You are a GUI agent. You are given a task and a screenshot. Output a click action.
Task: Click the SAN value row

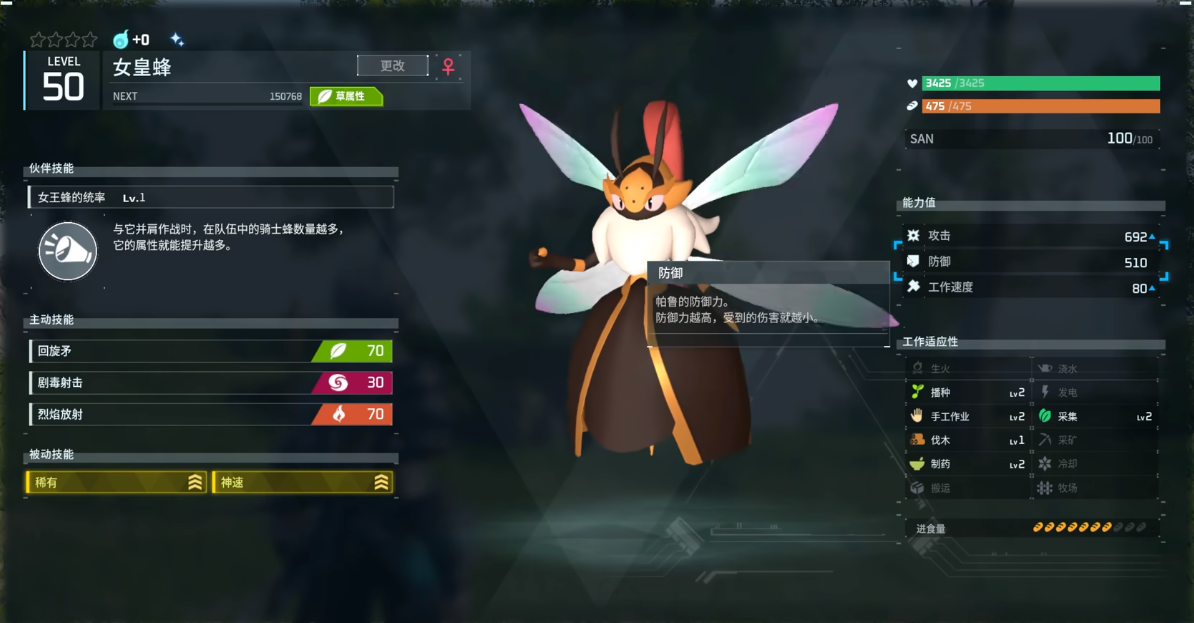1032,139
